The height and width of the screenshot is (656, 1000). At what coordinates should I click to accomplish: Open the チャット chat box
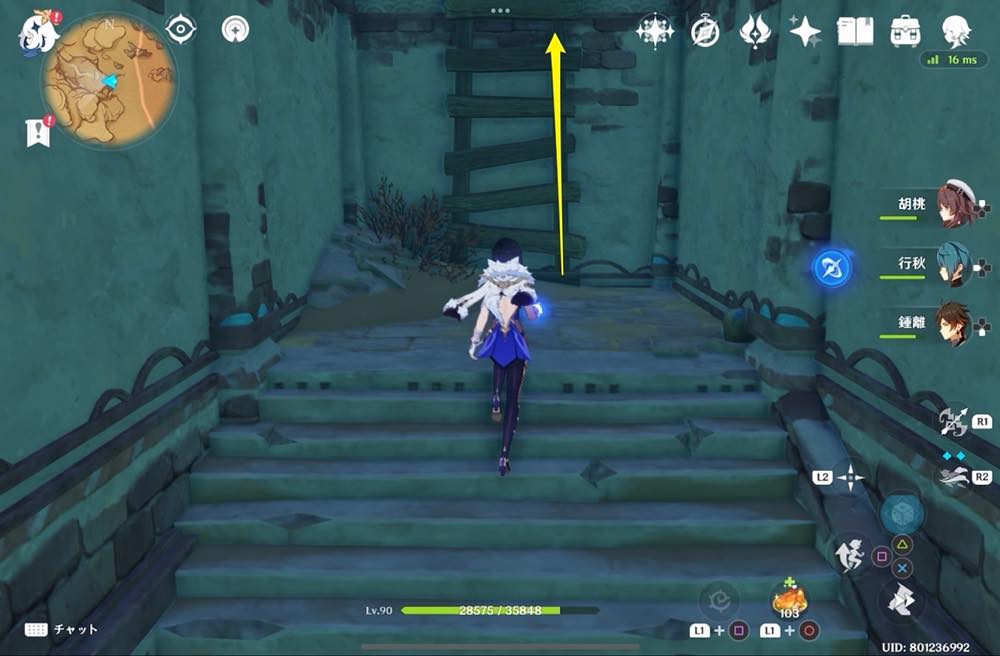click(62, 629)
